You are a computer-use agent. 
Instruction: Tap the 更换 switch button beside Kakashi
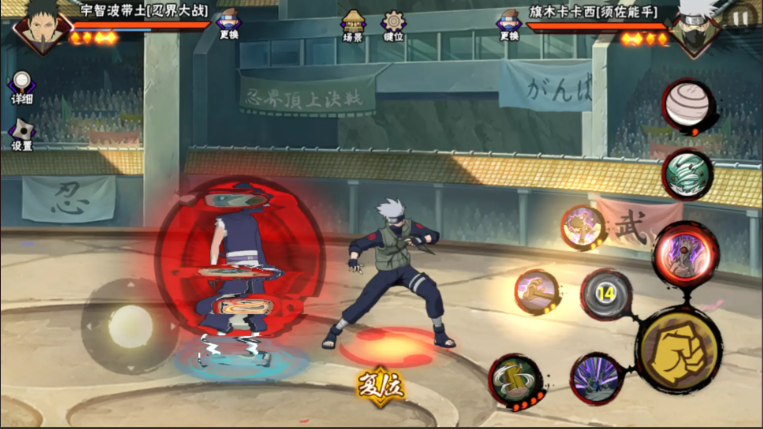tap(509, 24)
